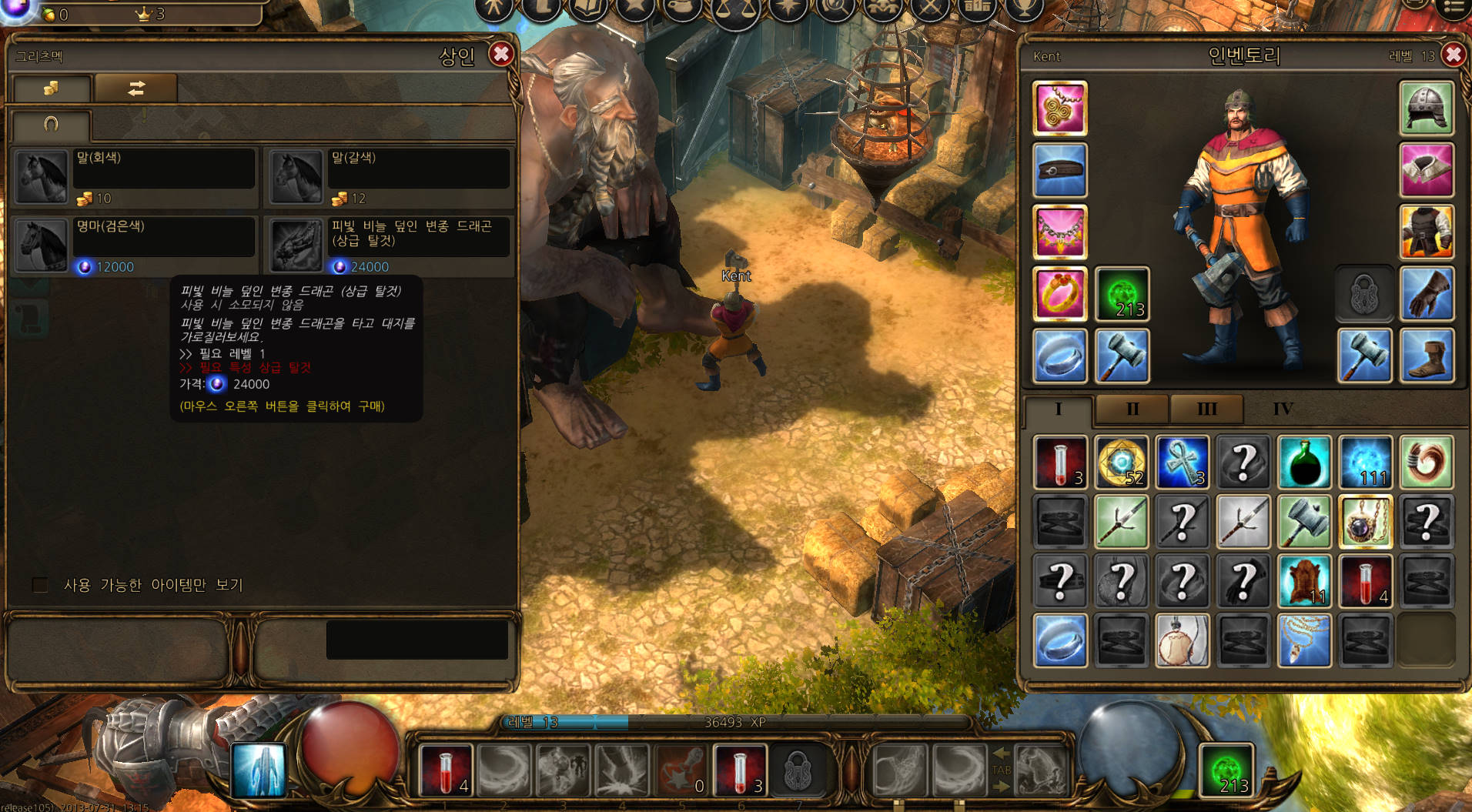Close the inventory panel
The image size is (1472, 812).
(x=1453, y=55)
